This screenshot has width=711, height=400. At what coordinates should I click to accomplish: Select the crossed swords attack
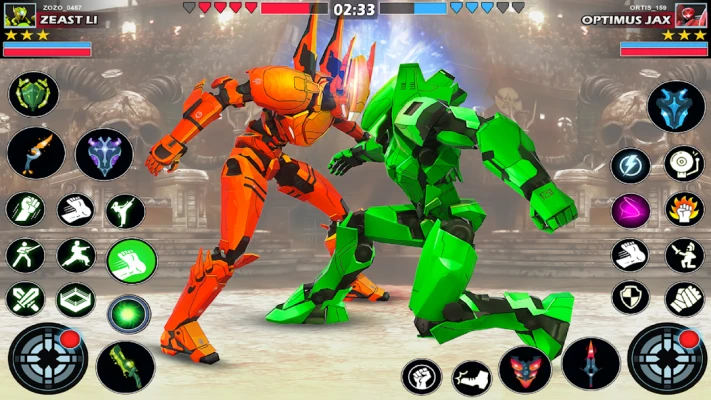pos(25,298)
